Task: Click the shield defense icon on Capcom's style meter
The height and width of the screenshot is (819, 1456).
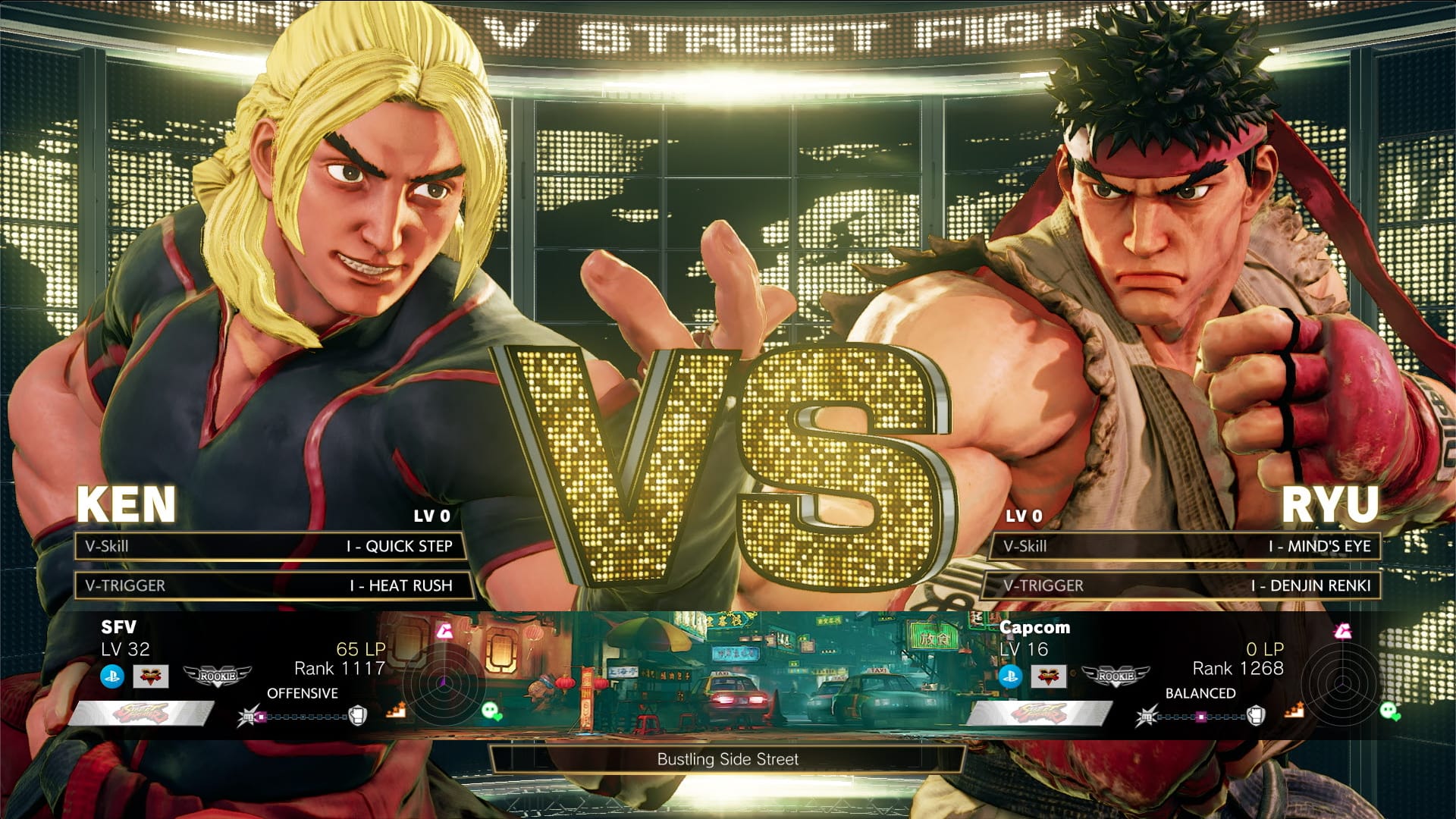Action: pos(1255,715)
